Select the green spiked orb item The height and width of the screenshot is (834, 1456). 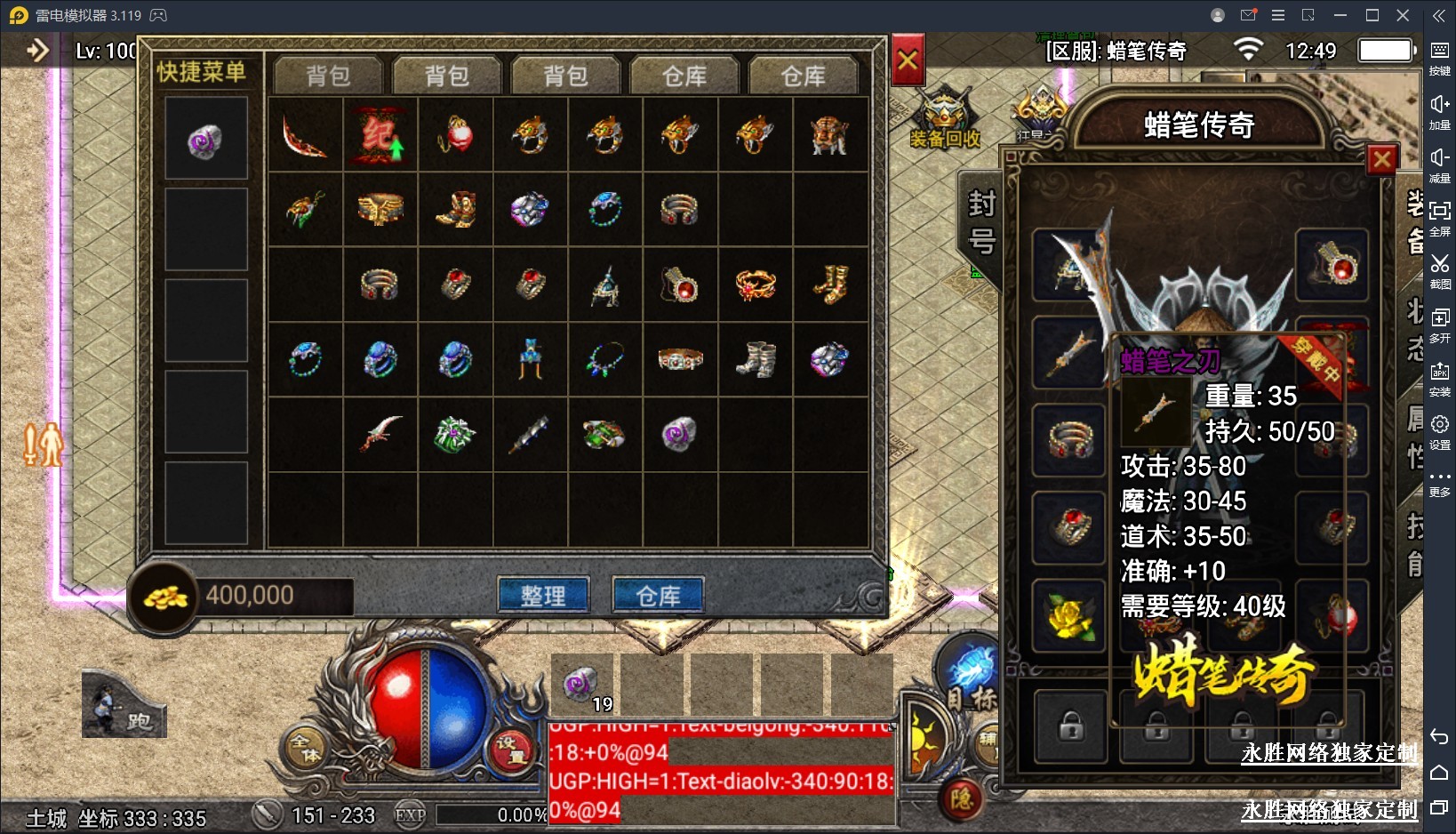(x=455, y=435)
